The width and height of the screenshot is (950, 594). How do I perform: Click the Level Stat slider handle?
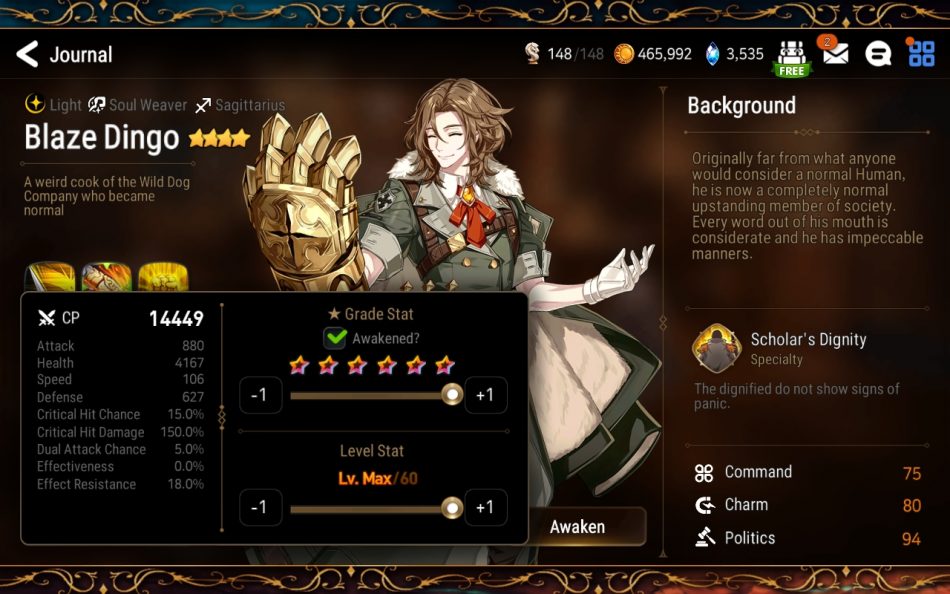(x=453, y=508)
